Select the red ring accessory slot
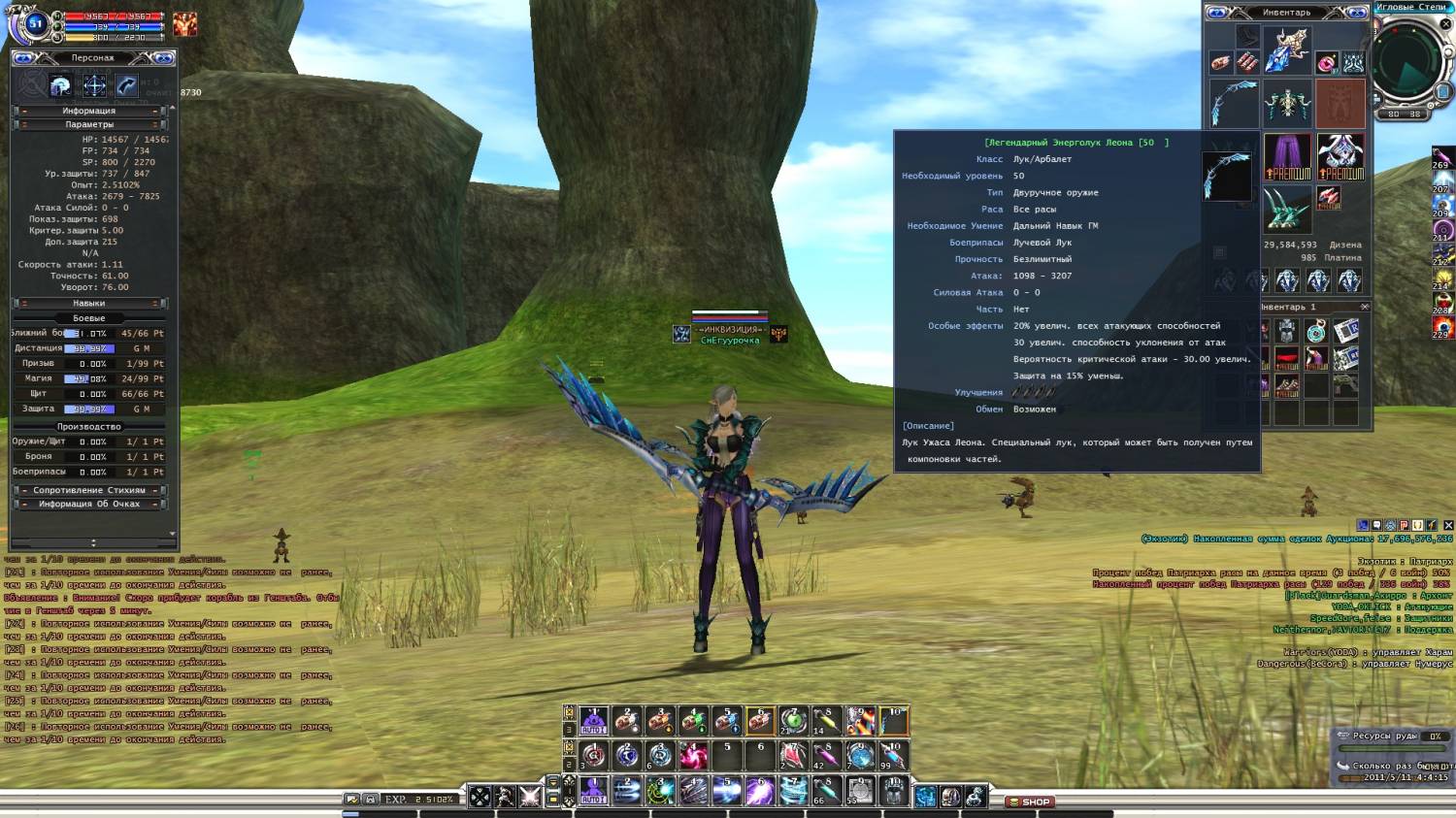Viewport: 1456px width, 818px height. point(1326,63)
